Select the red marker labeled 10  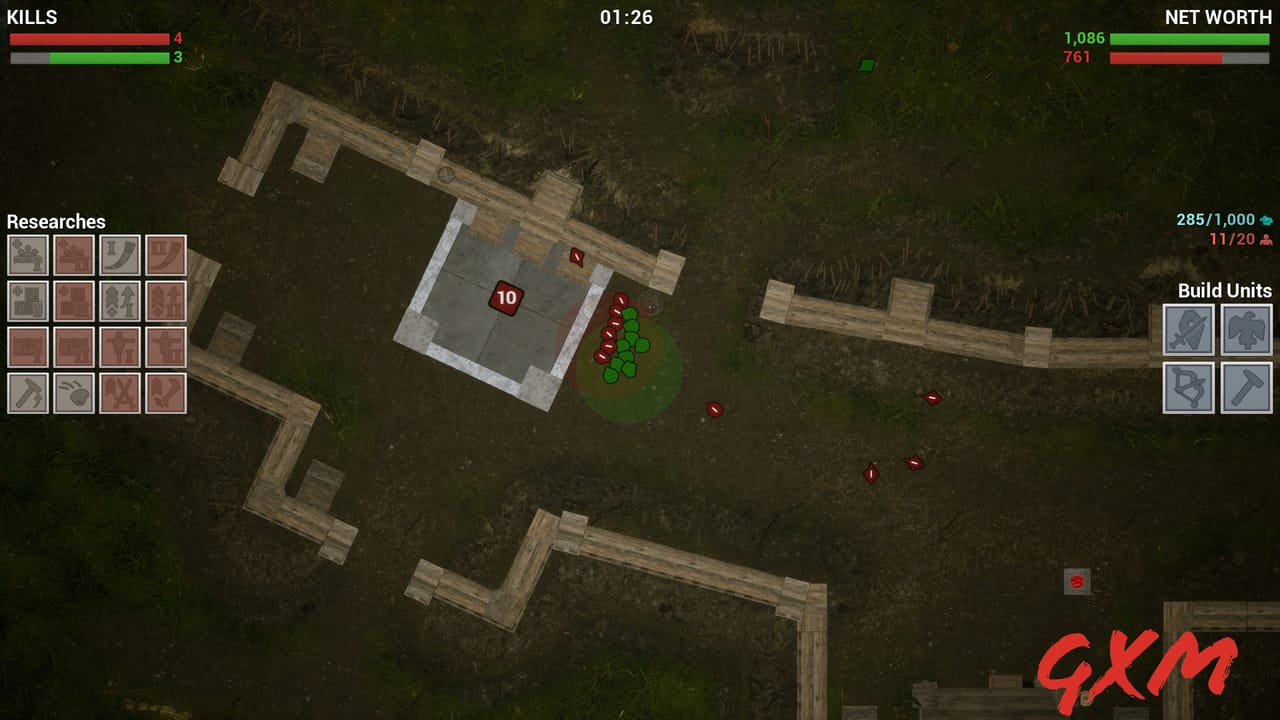click(x=506, y=298)
